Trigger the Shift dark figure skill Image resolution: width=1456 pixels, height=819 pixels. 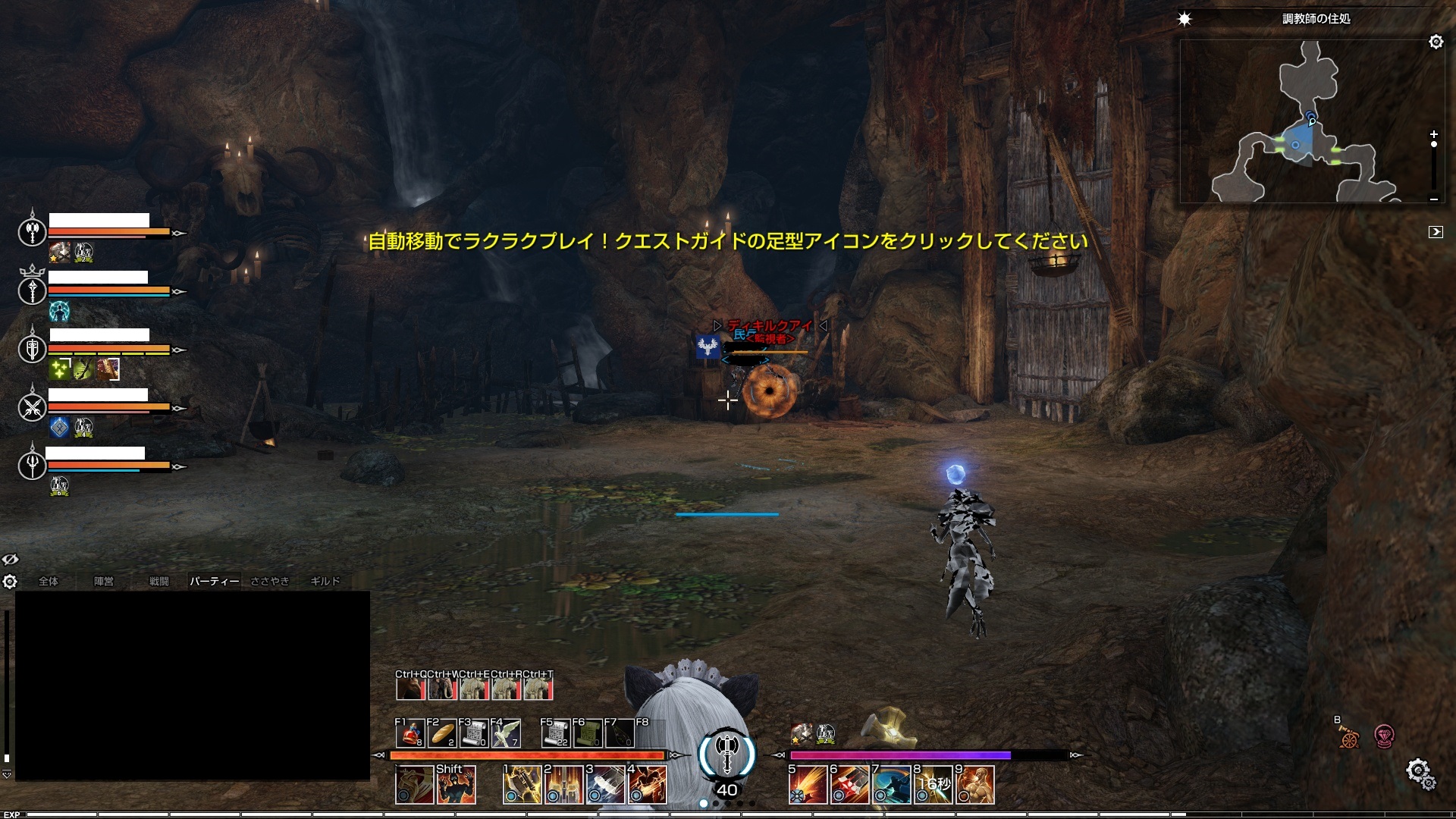(457, 784)
